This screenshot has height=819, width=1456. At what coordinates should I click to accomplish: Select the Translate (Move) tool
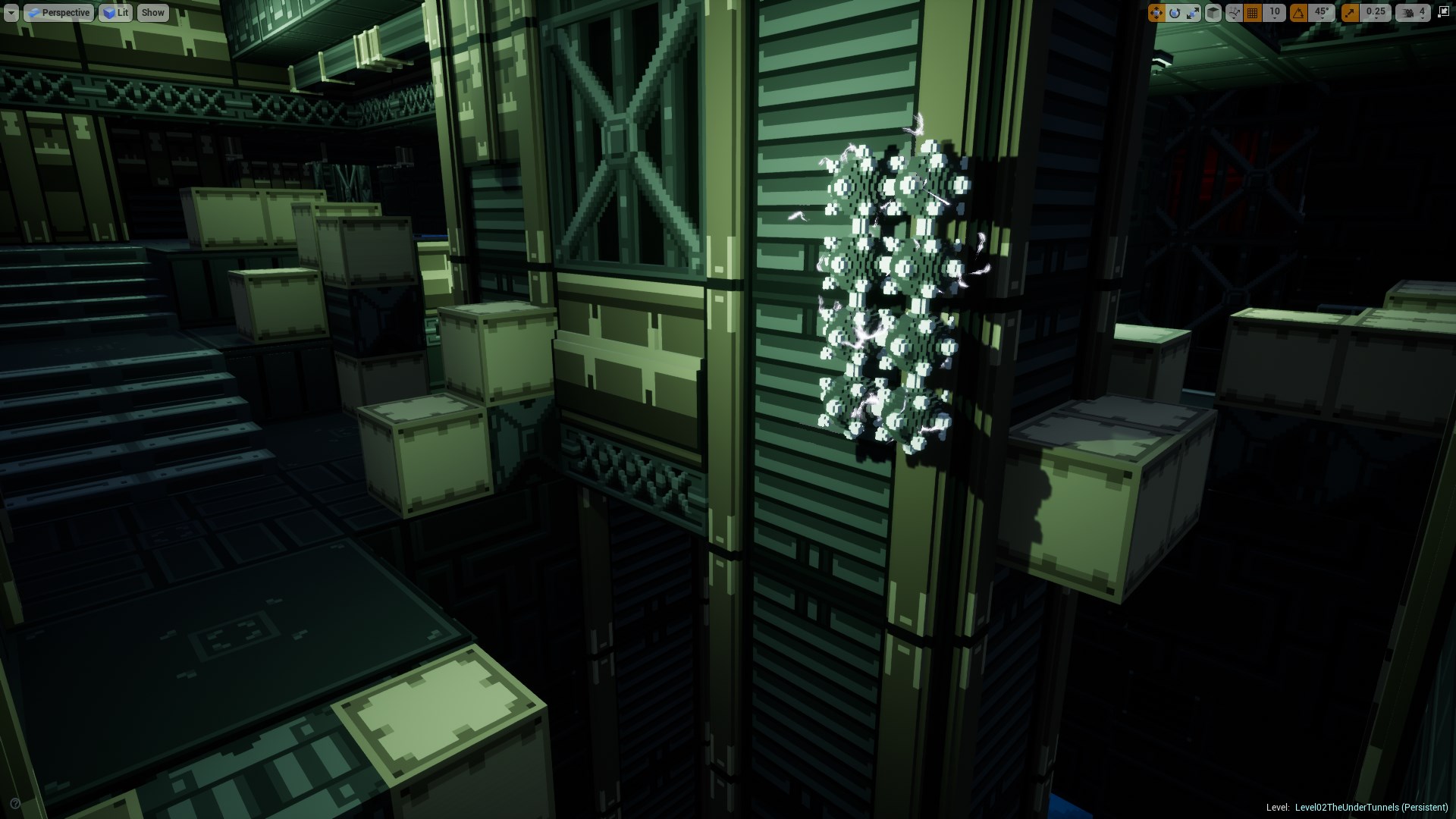pyautogui.click(x=1156, y=12)
